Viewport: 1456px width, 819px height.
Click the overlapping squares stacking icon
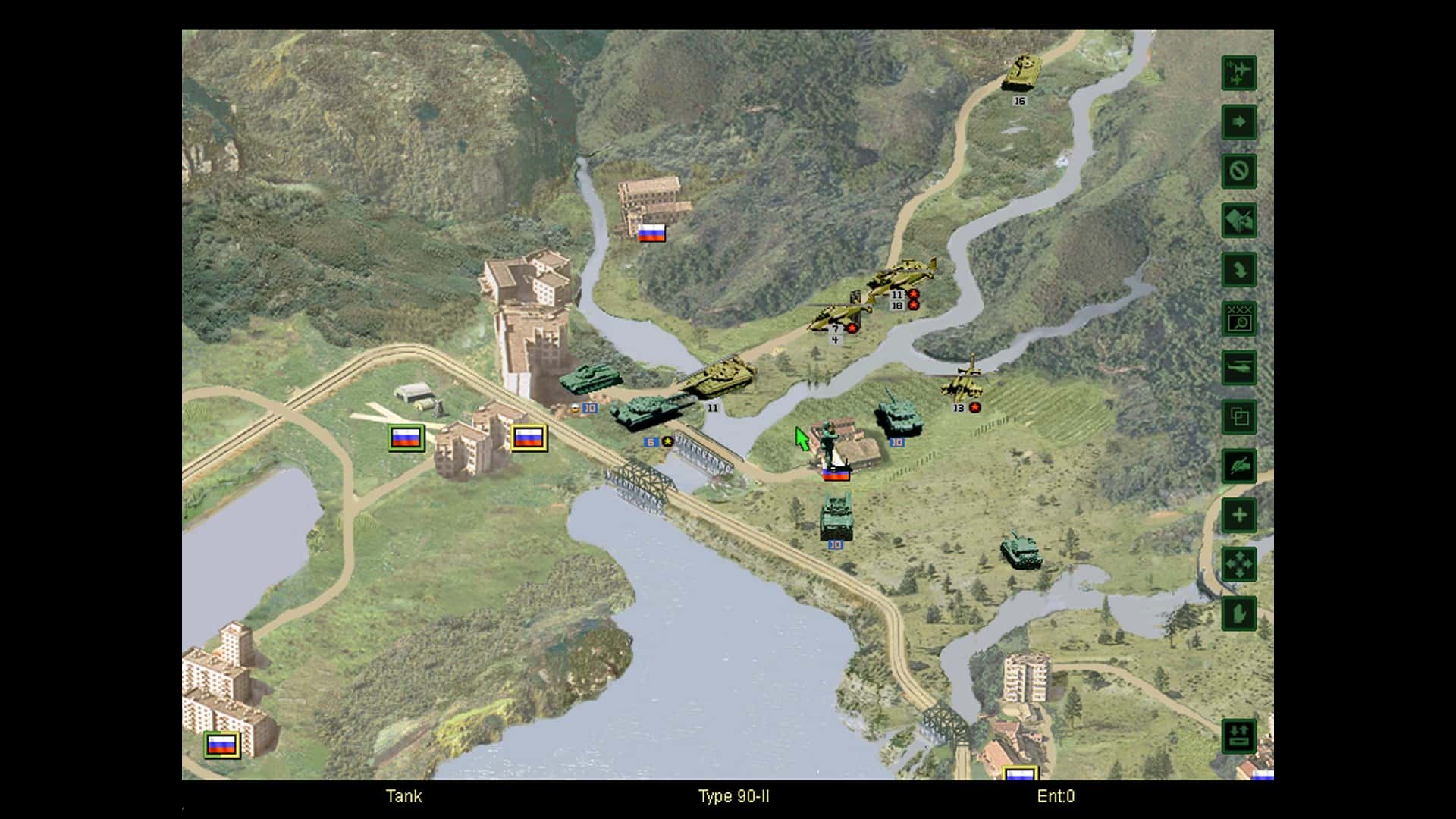click(x=1238, y=418)
